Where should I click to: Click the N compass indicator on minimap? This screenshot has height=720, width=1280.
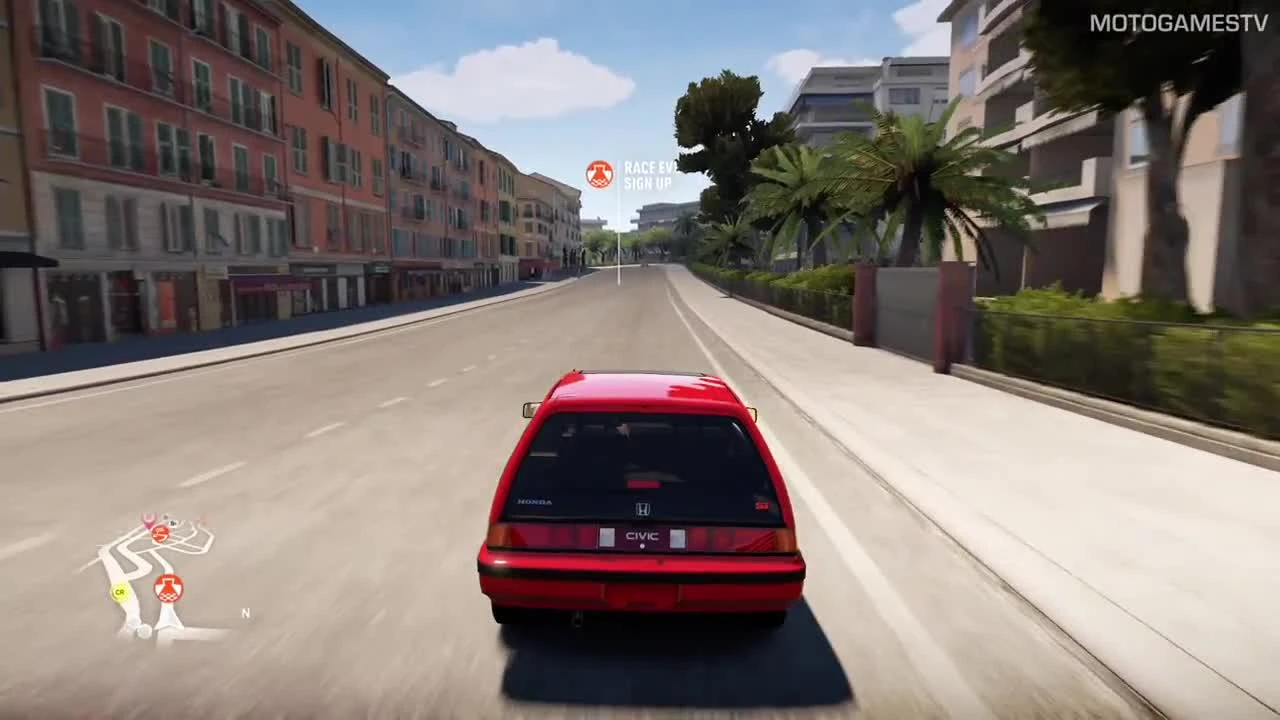(x=245, y=613)
